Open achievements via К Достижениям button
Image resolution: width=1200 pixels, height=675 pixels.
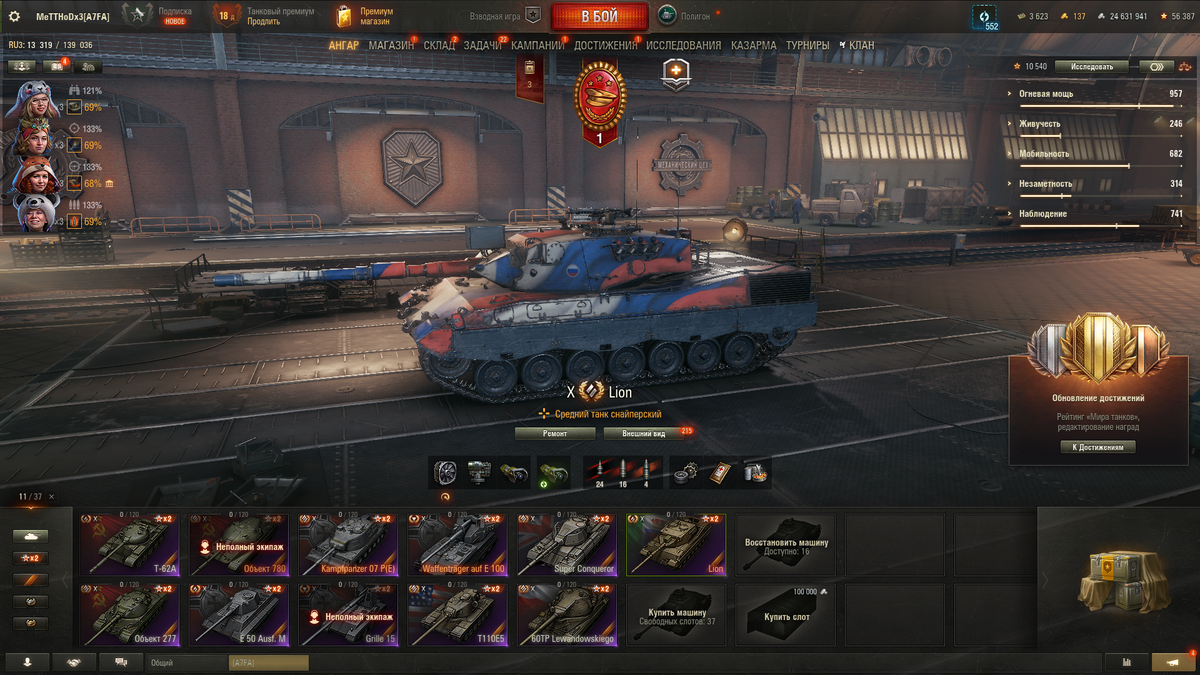pos(1098,447)
